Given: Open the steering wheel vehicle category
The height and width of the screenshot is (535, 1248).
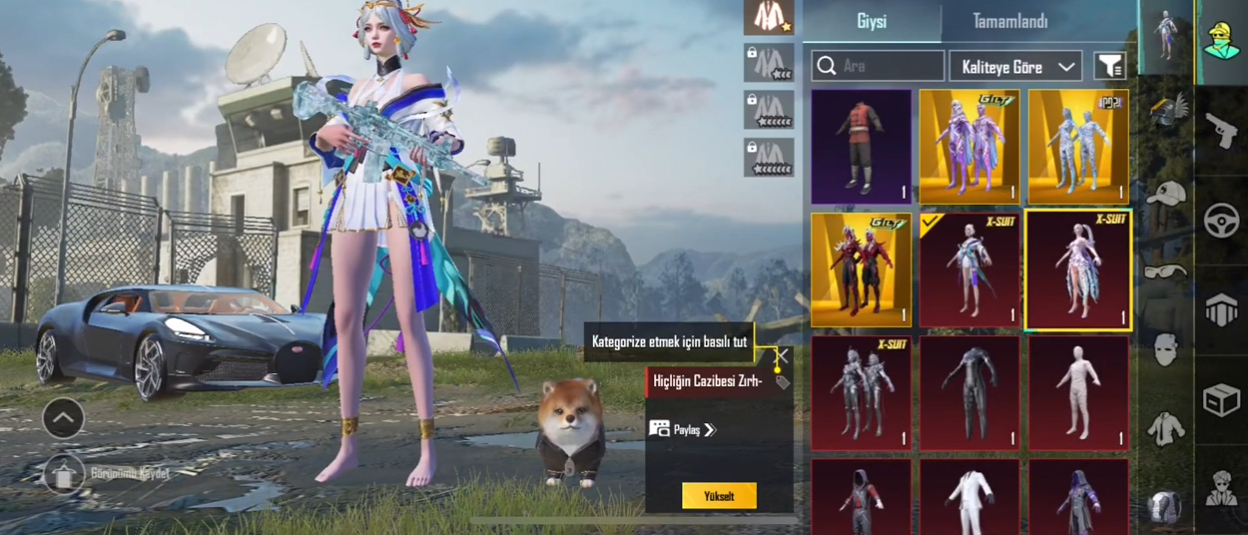Looking at the screenshot, I should tap(1221, 220).
